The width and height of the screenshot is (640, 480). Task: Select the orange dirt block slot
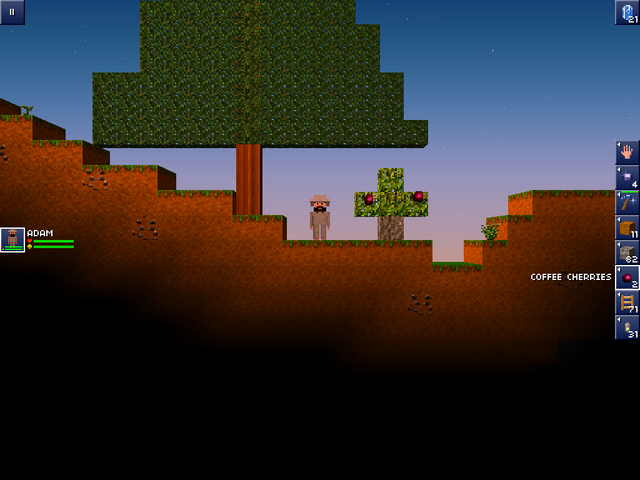click(627, 227)
